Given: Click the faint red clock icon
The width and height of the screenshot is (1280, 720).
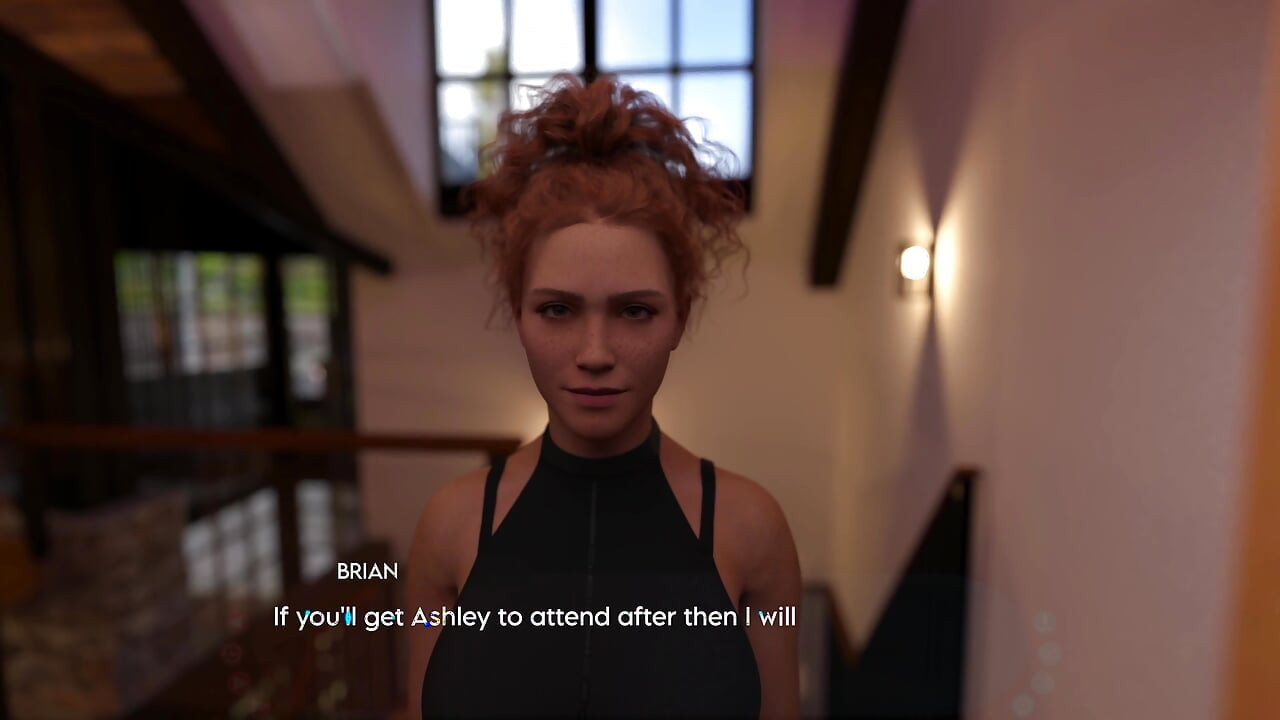Looking at the screenshot, I should pos(232,654).
